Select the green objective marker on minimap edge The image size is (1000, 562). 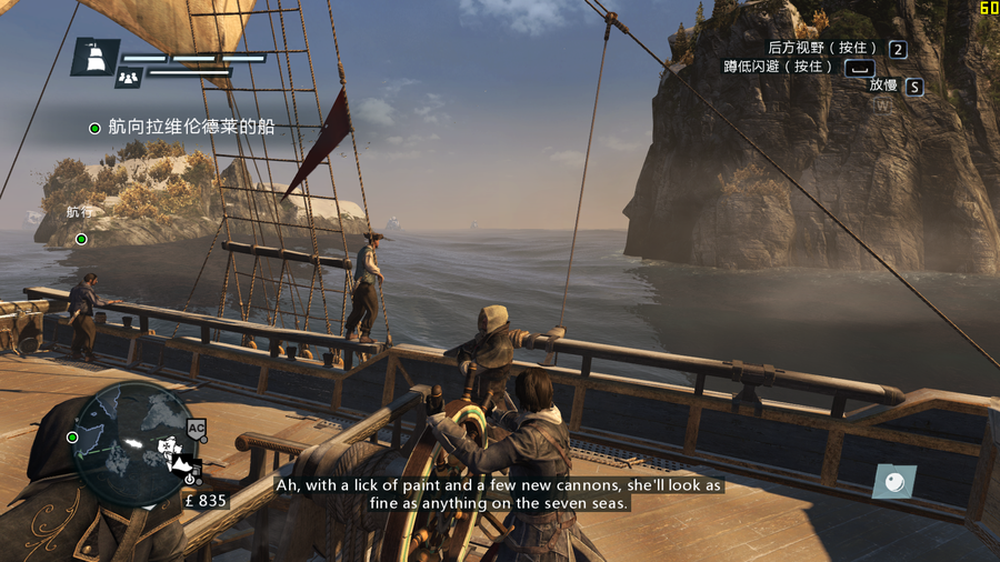point(72,437)
